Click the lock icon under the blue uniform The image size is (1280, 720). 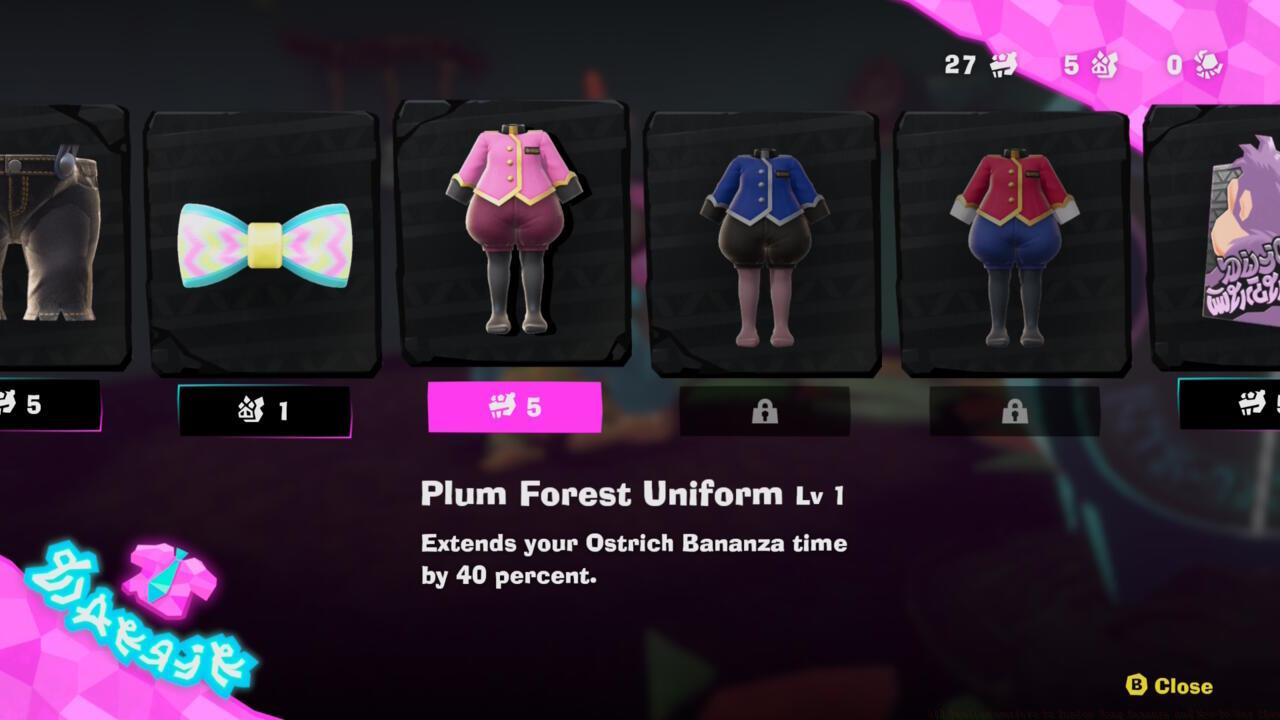[x=766, y=410]
